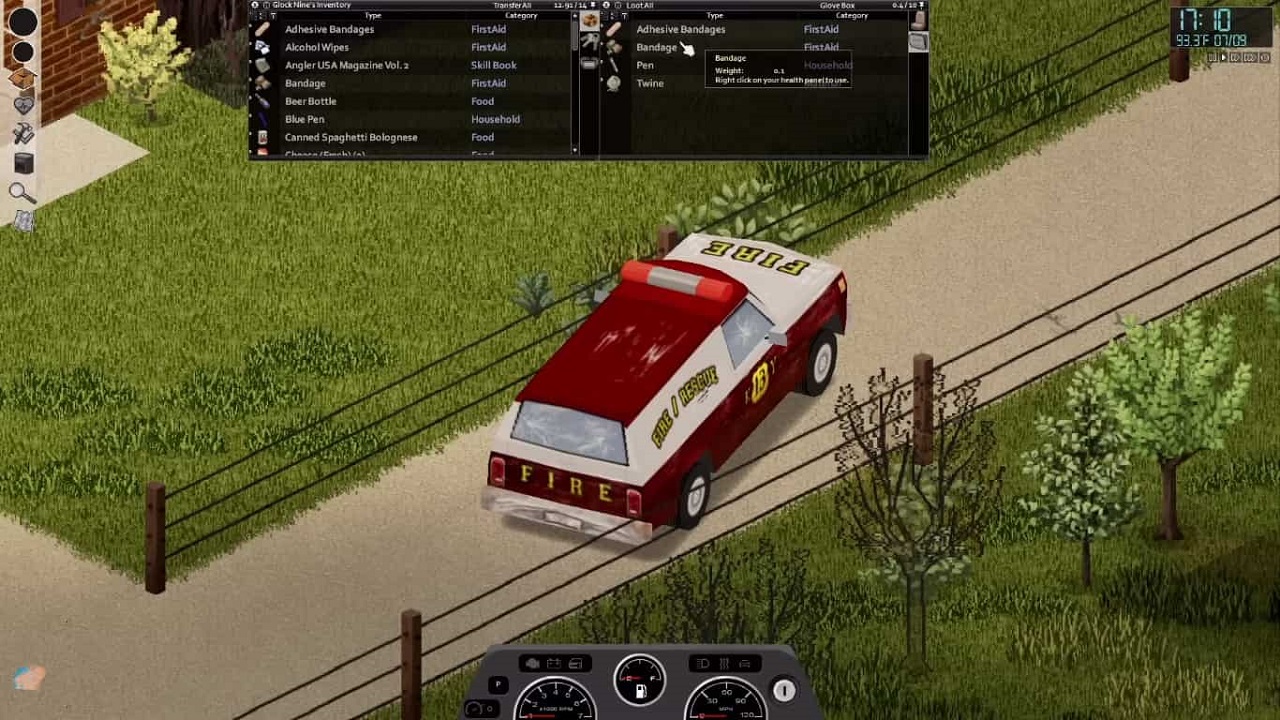
Task: Open the inventory filter icon
Action: [x=272, y=16]
